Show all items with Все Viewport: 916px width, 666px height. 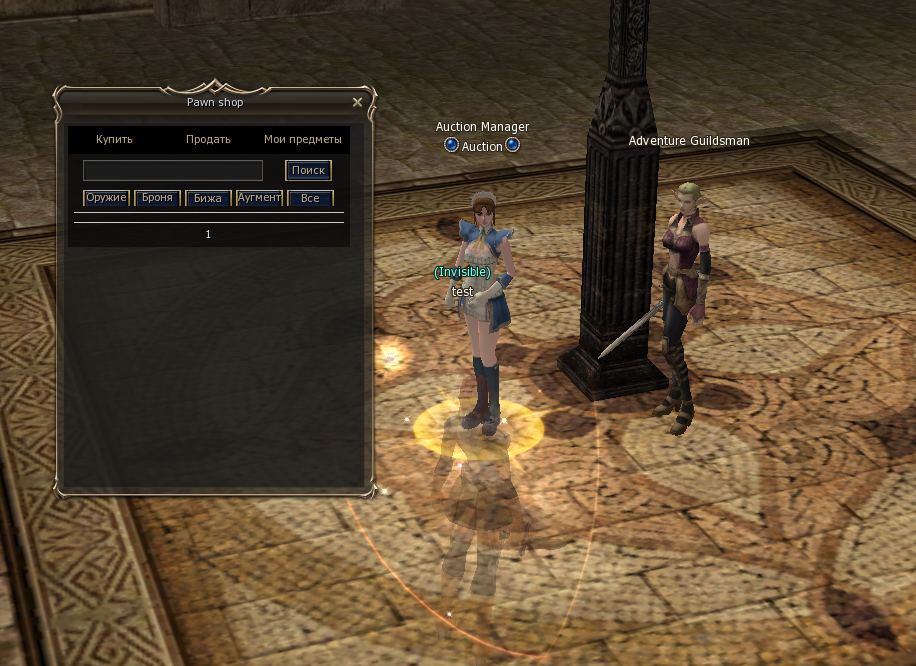click(310, 198)
